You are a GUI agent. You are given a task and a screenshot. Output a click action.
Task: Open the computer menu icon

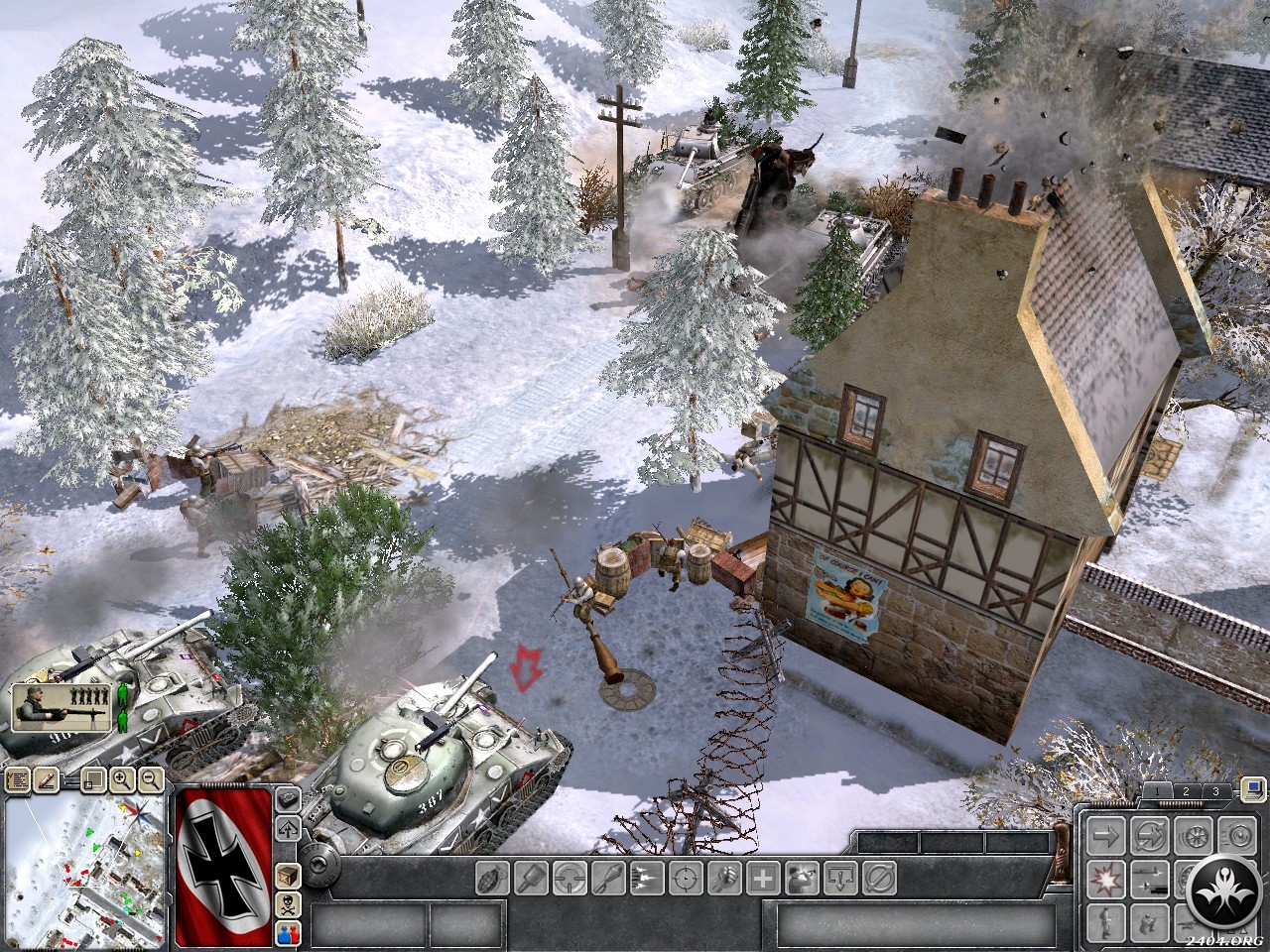pyautogui.click(x=1252, y=790)
